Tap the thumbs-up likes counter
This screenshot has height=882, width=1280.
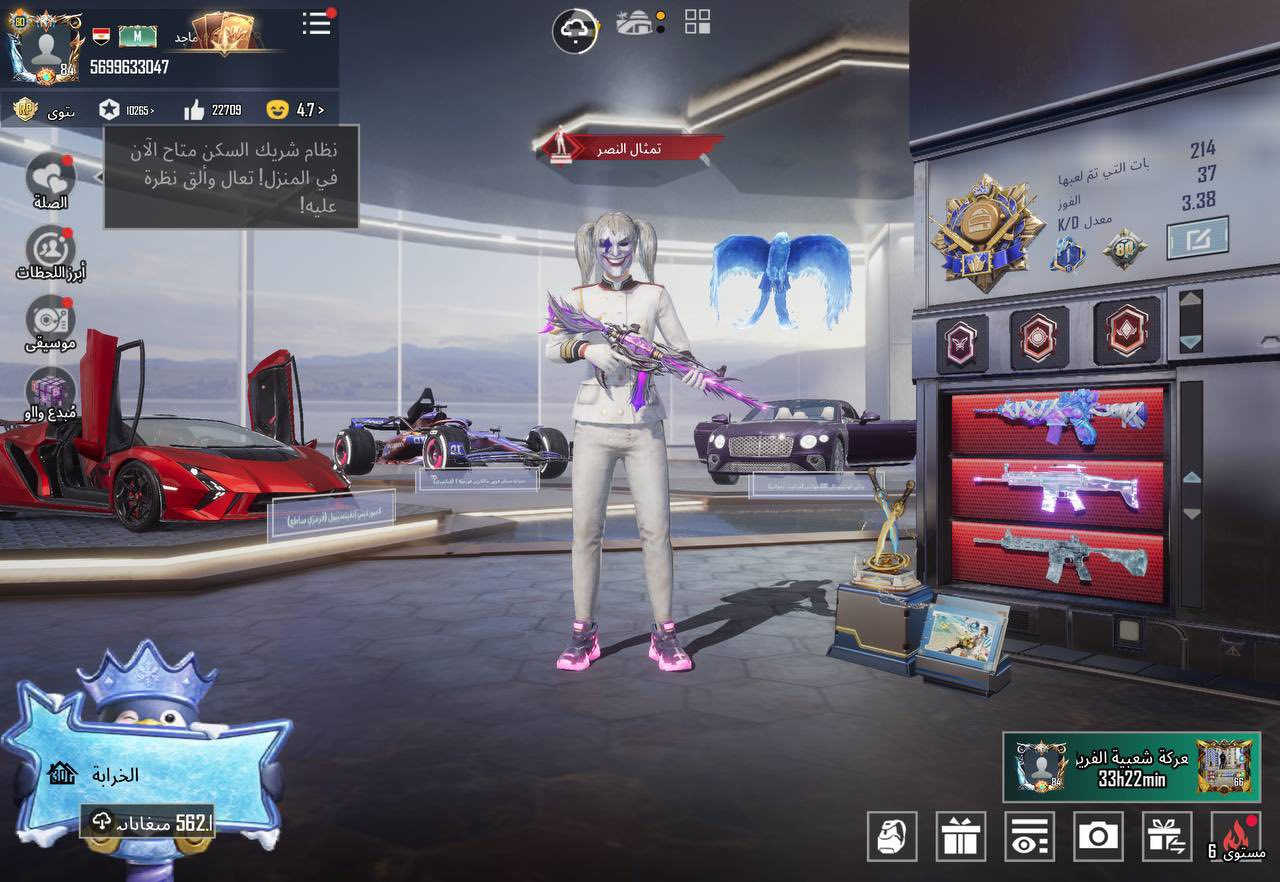point(213,110)
